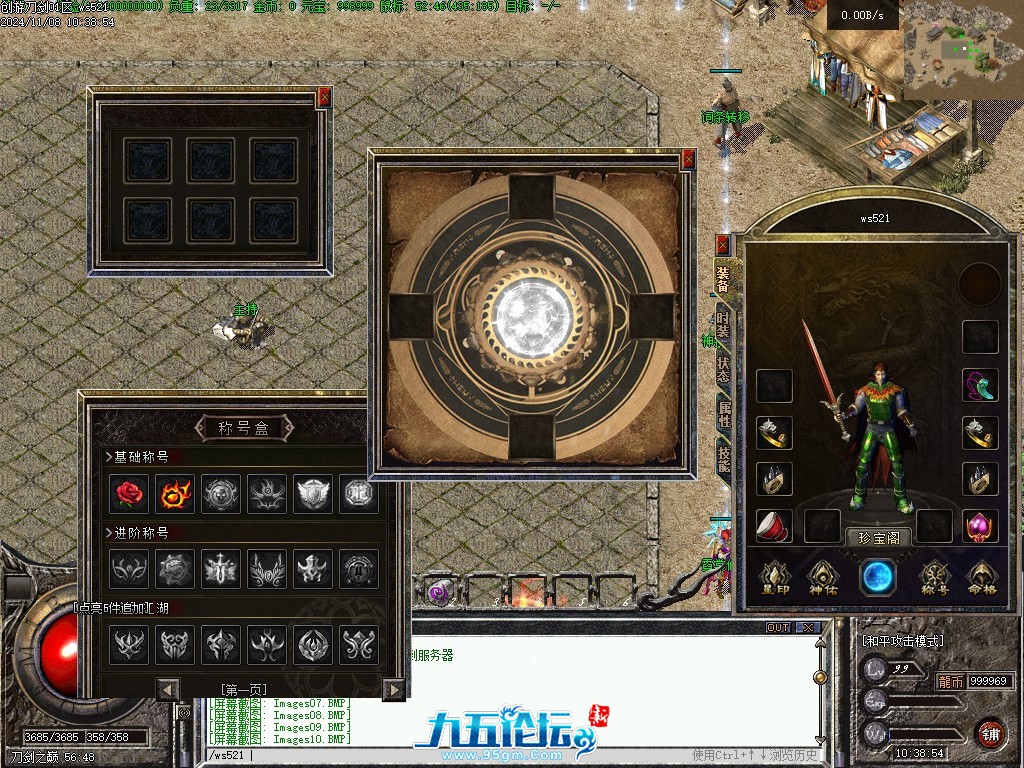The width and height of the screenshot is (1024, 768).
Task: Close the six-slot panel window
Action: [x=323, y=98]
